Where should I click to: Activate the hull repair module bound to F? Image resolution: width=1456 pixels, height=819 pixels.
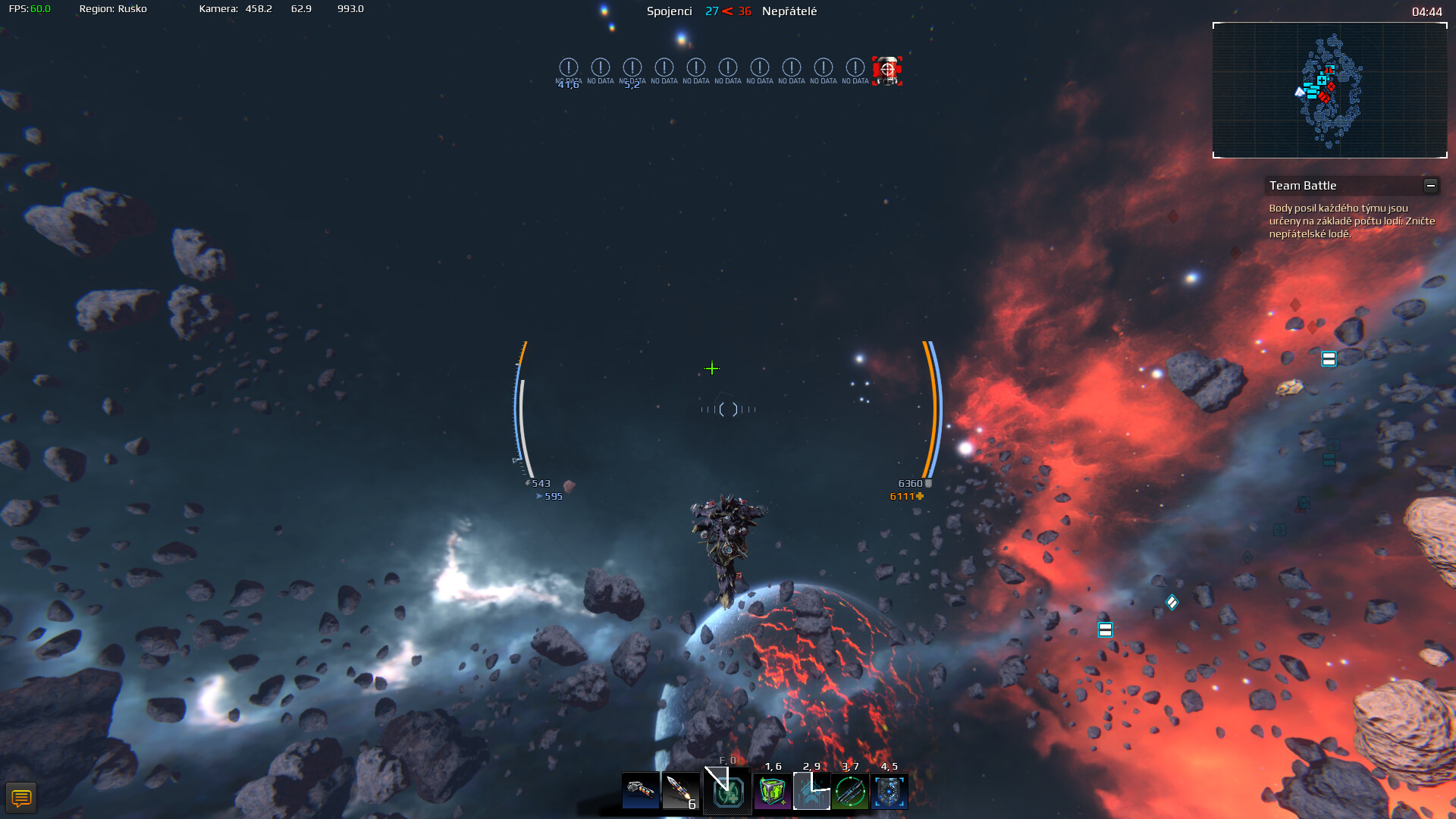[x=726, y=792]
